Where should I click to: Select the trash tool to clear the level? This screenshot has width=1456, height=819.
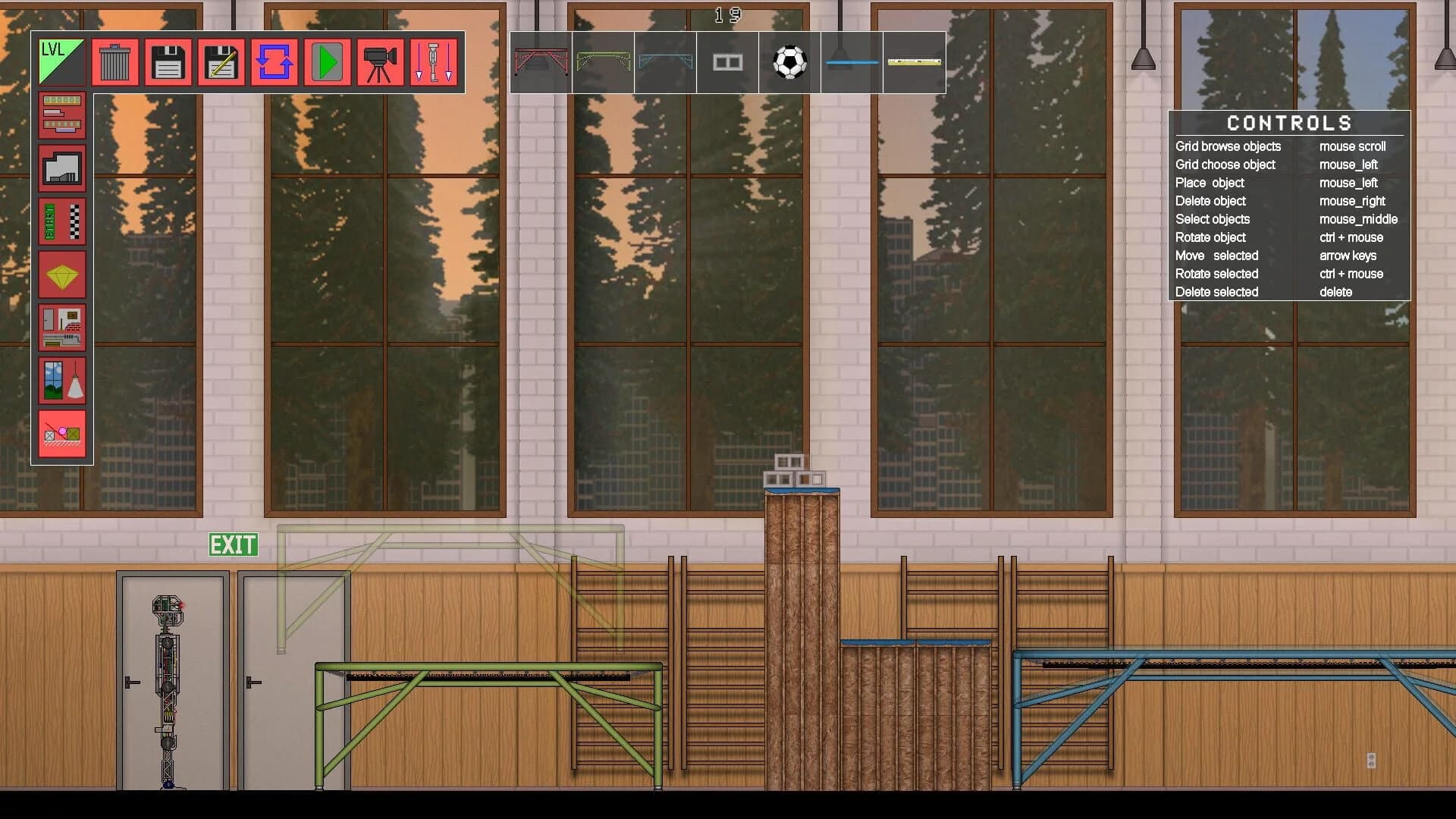click(114, 61)
